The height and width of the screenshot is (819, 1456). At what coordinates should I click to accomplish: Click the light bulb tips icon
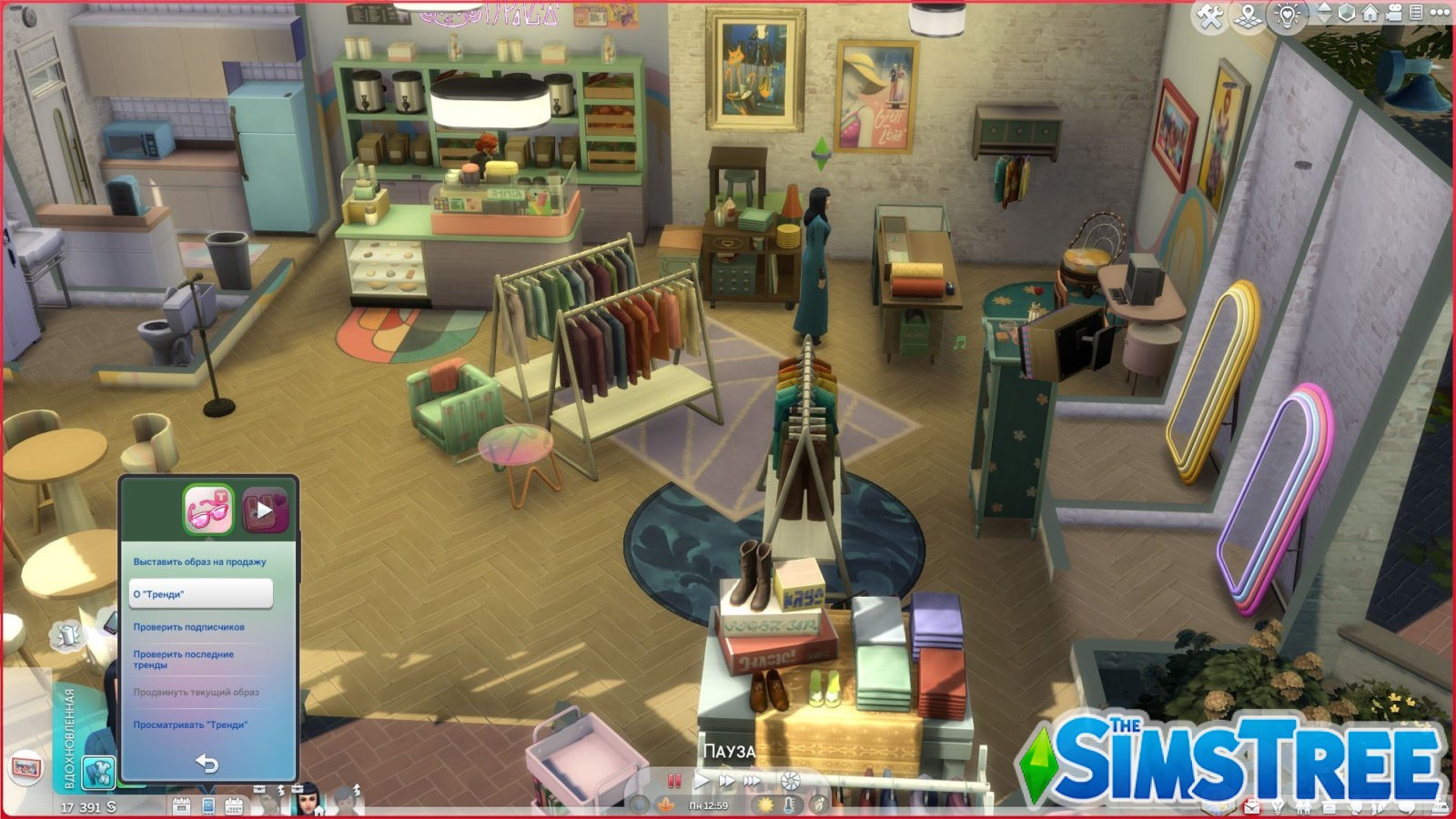pos(1285,14)
